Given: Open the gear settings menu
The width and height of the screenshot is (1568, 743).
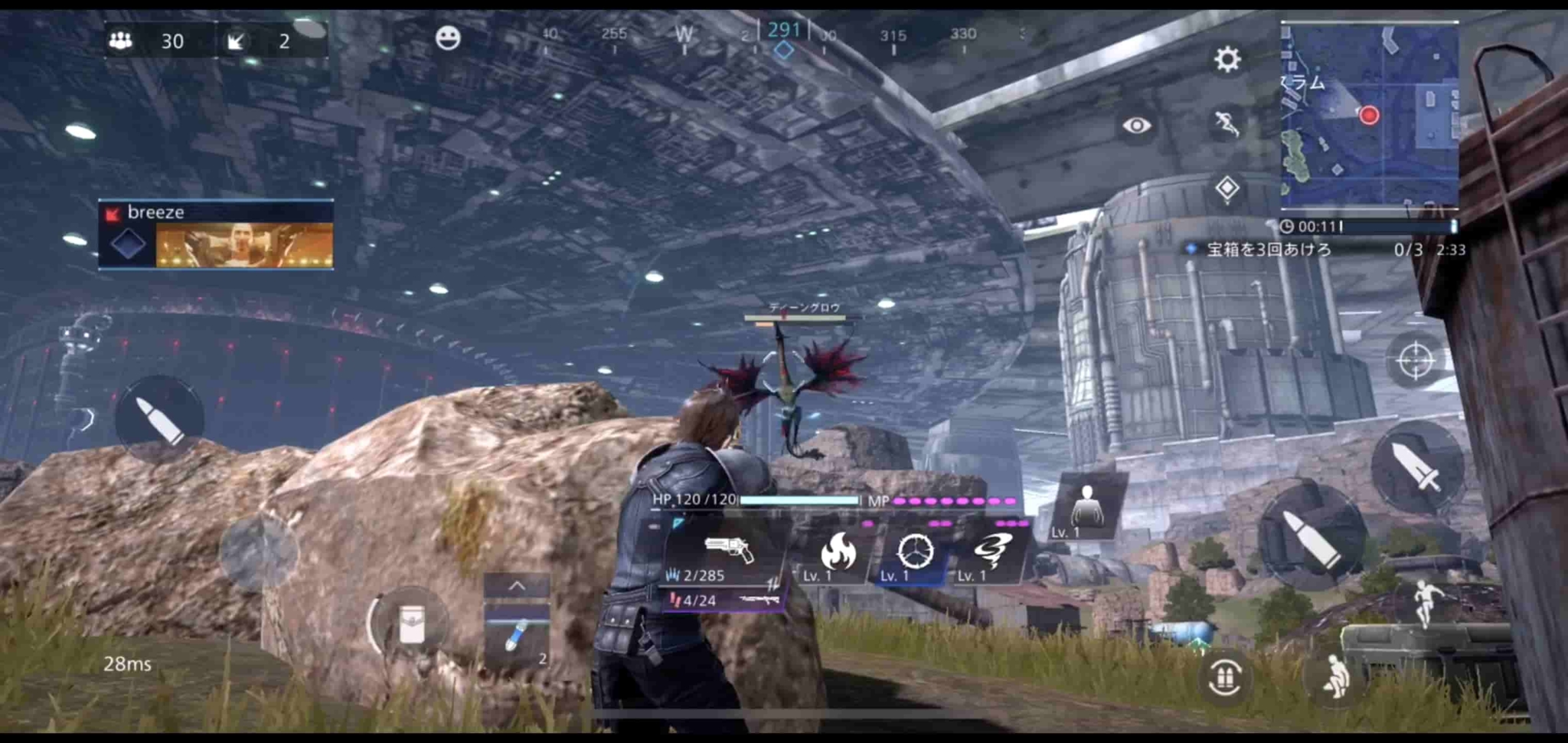Looking at the screenshot, I should pos(1228,60).
